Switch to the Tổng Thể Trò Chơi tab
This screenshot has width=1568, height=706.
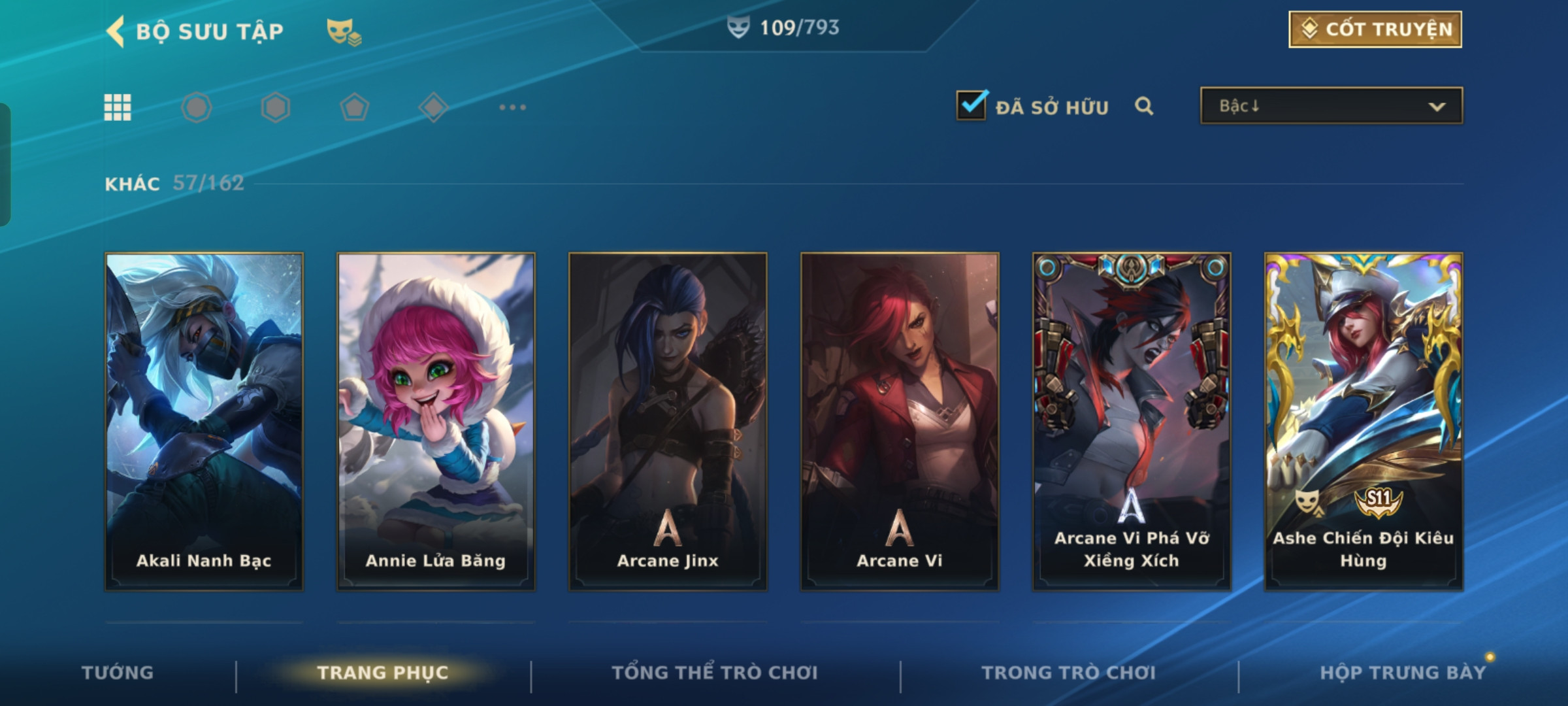click(x=715, y=673)
